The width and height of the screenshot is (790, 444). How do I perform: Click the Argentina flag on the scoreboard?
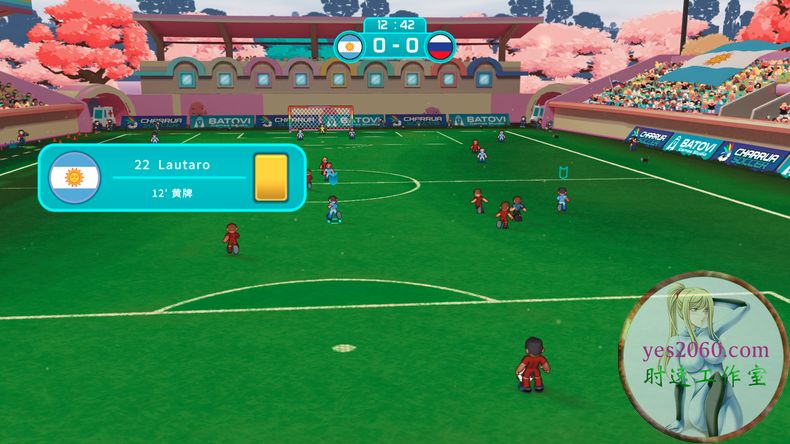coord(349,46)
